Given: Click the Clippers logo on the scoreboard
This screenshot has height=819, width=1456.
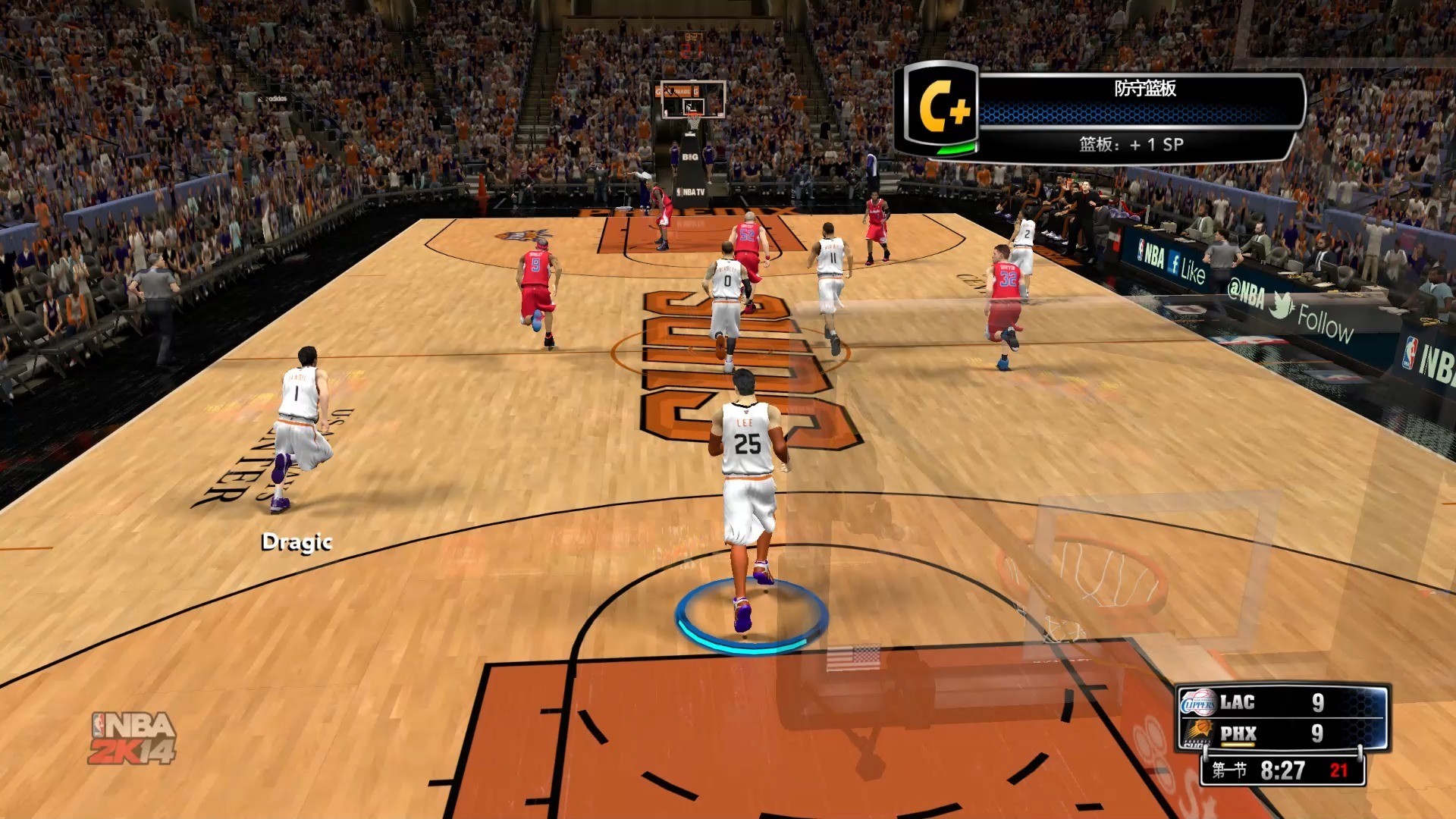Looking at the screenshot, I should (1198, 703).
